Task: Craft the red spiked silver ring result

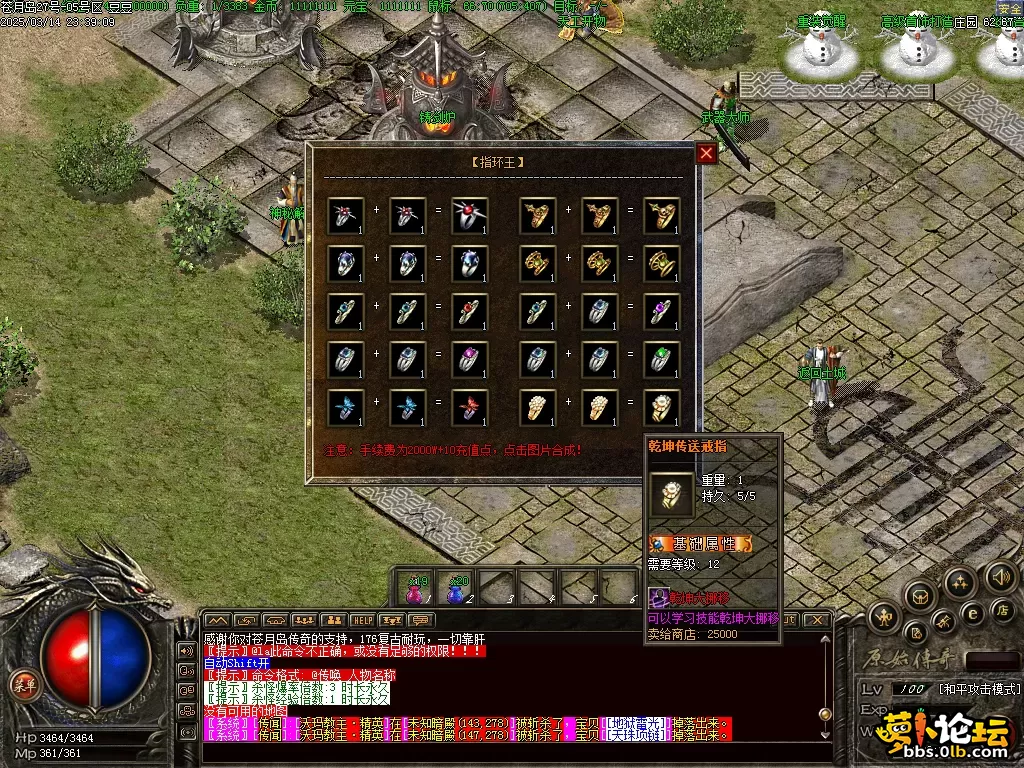Action: click(x=469, y=216)
